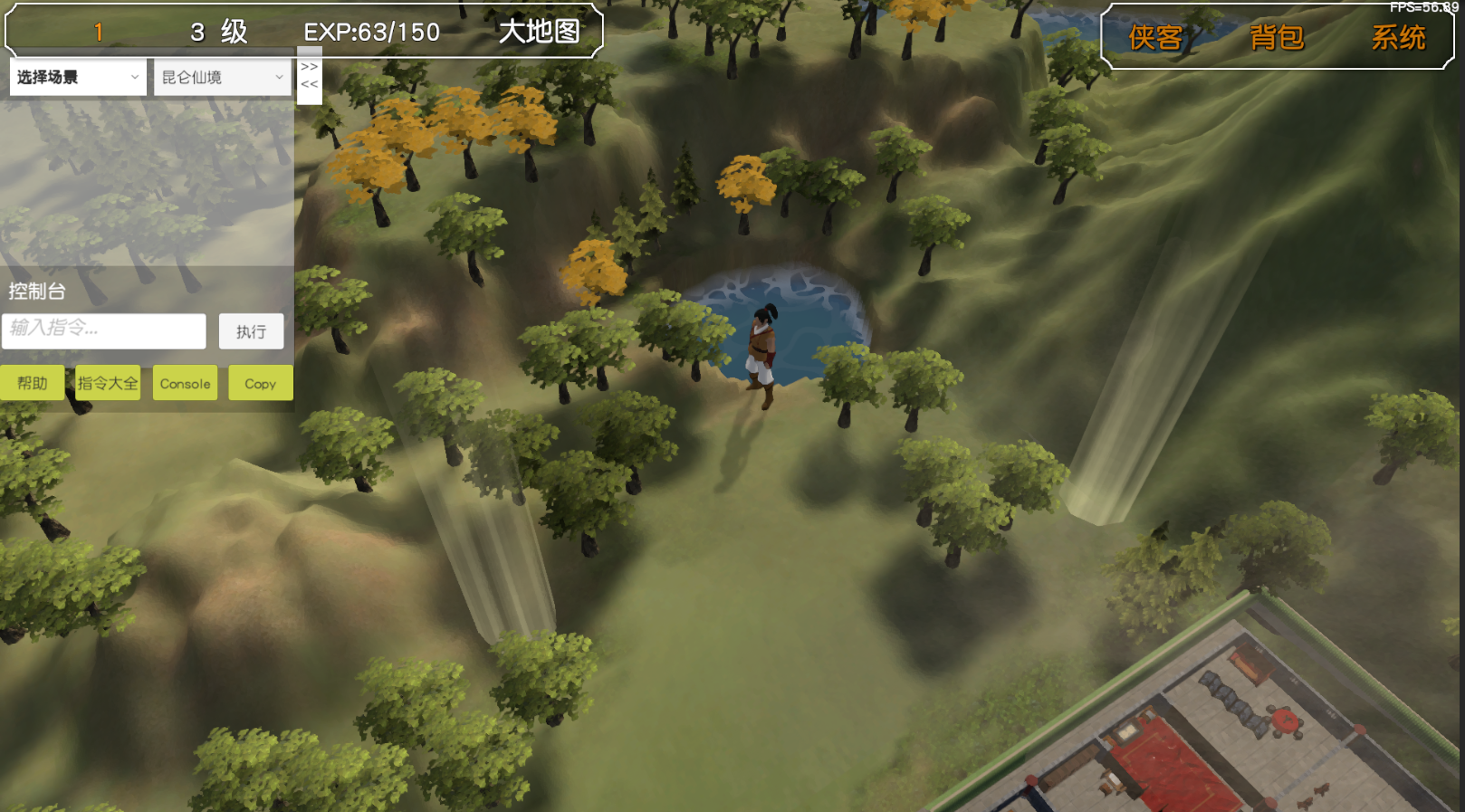Open the 昆仑仙境 scene dropdown

click(223, 77)
